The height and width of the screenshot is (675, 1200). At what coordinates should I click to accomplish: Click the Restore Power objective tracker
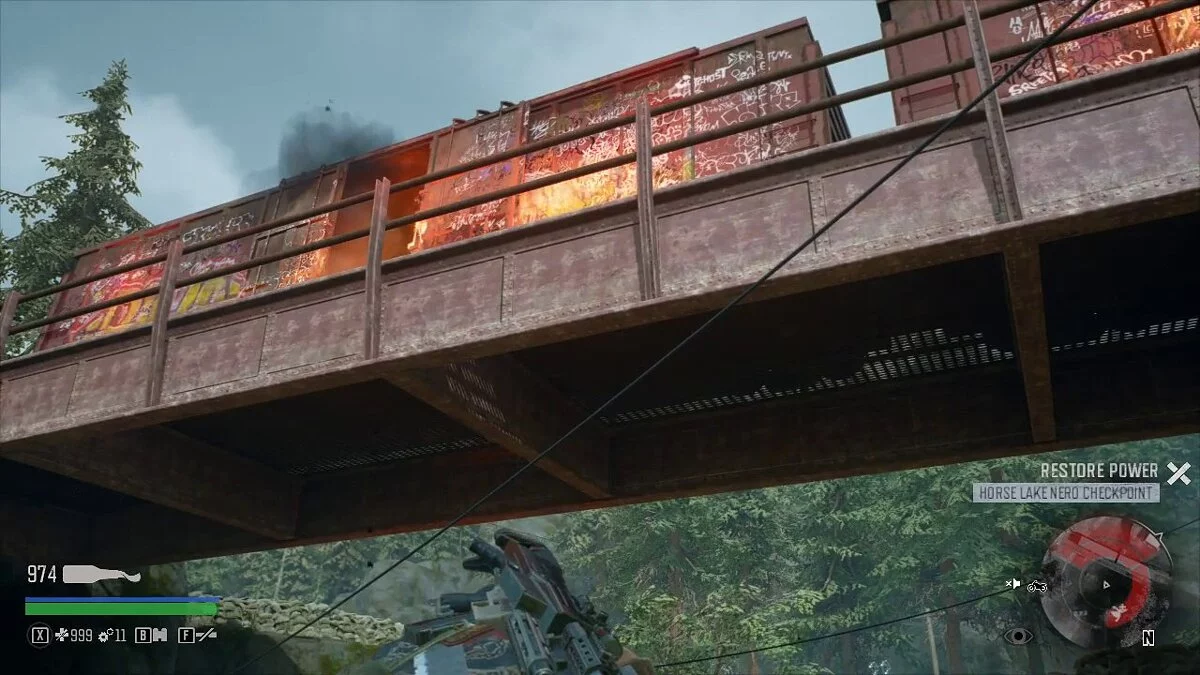[1099, 471]
